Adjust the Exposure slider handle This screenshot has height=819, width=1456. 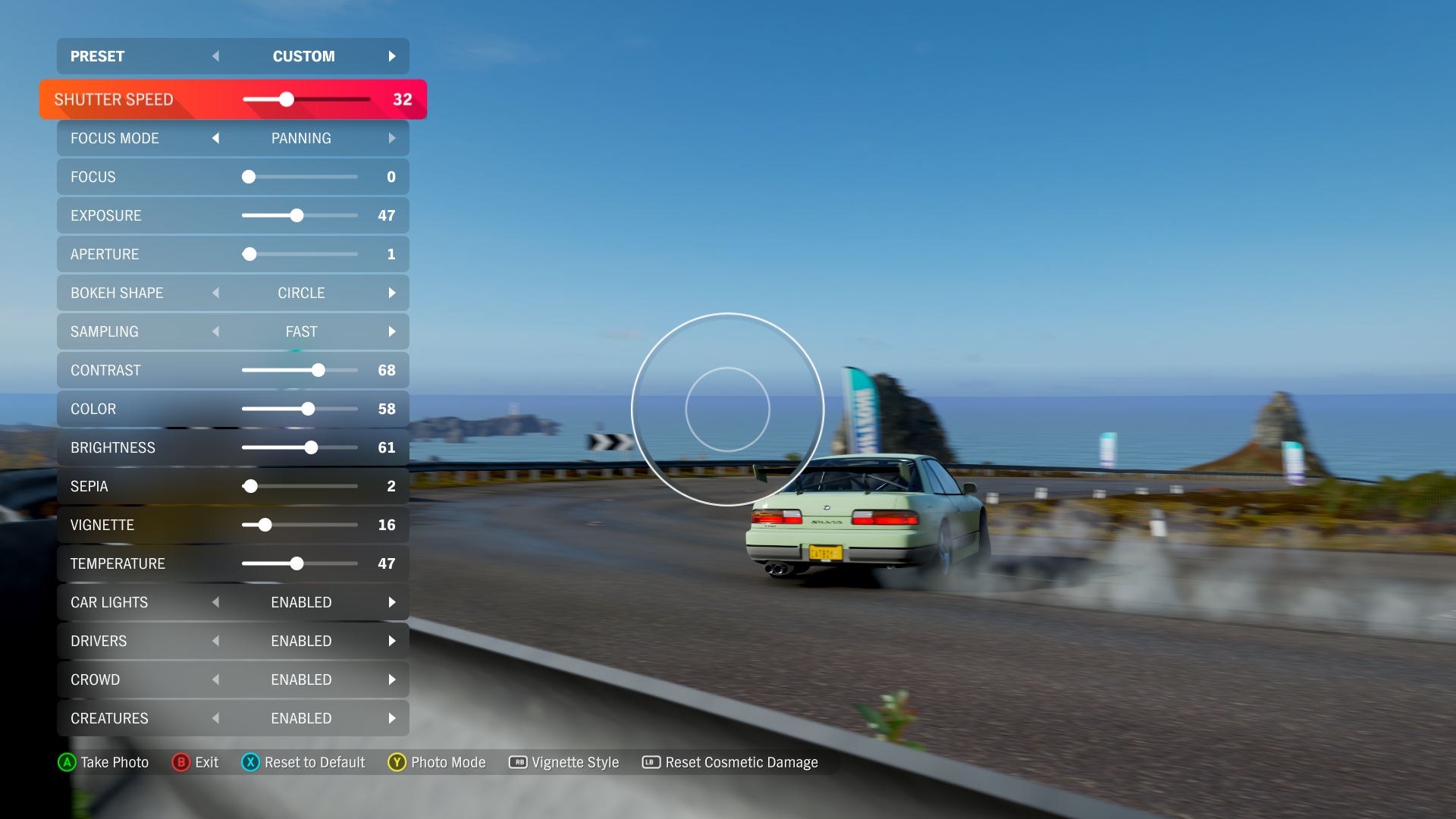297,215
